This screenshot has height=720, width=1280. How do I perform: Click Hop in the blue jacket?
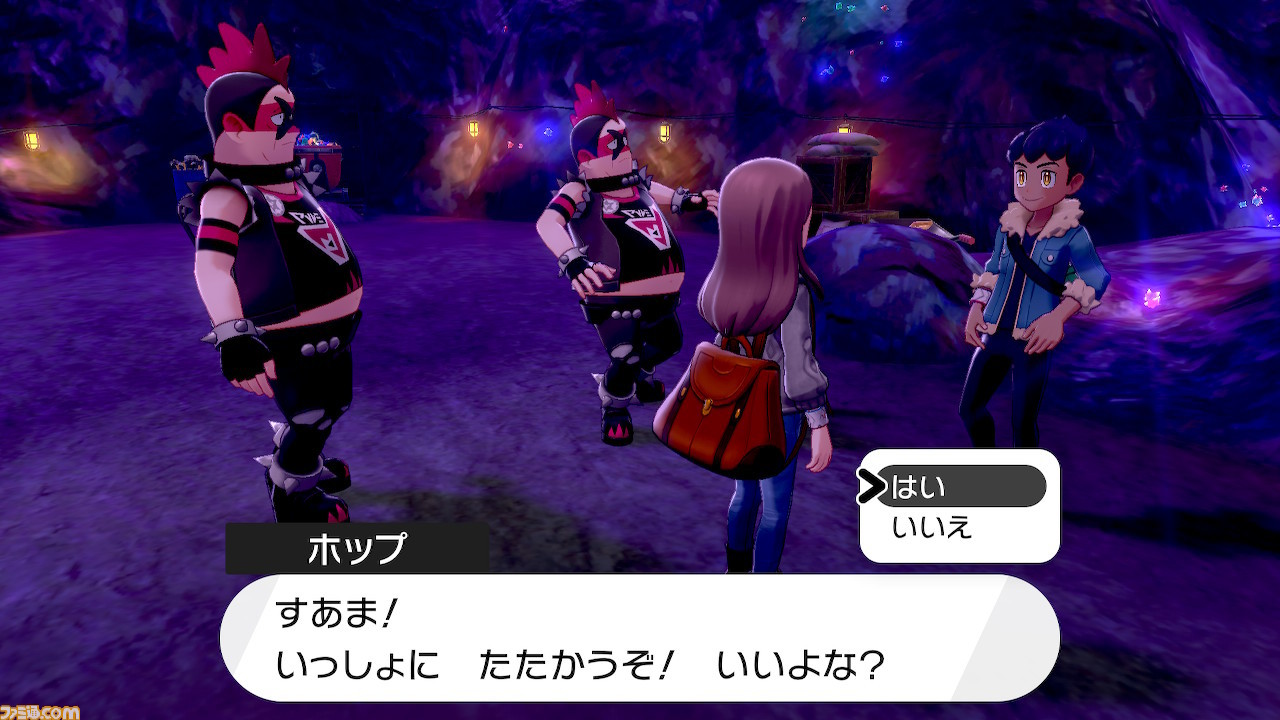click(x=1030, y=270)
